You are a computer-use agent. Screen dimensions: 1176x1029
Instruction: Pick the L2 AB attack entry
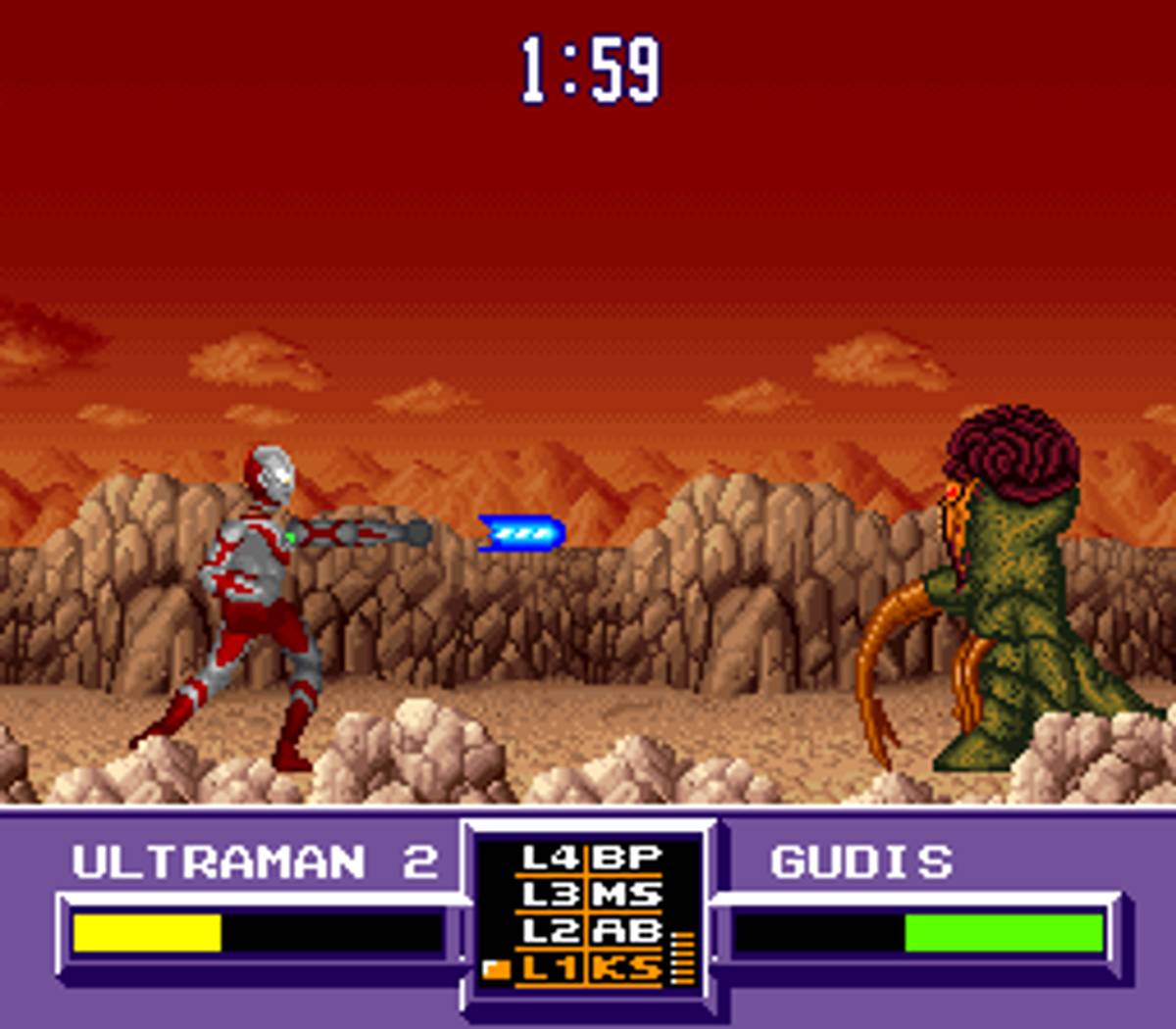pos(591,931)
